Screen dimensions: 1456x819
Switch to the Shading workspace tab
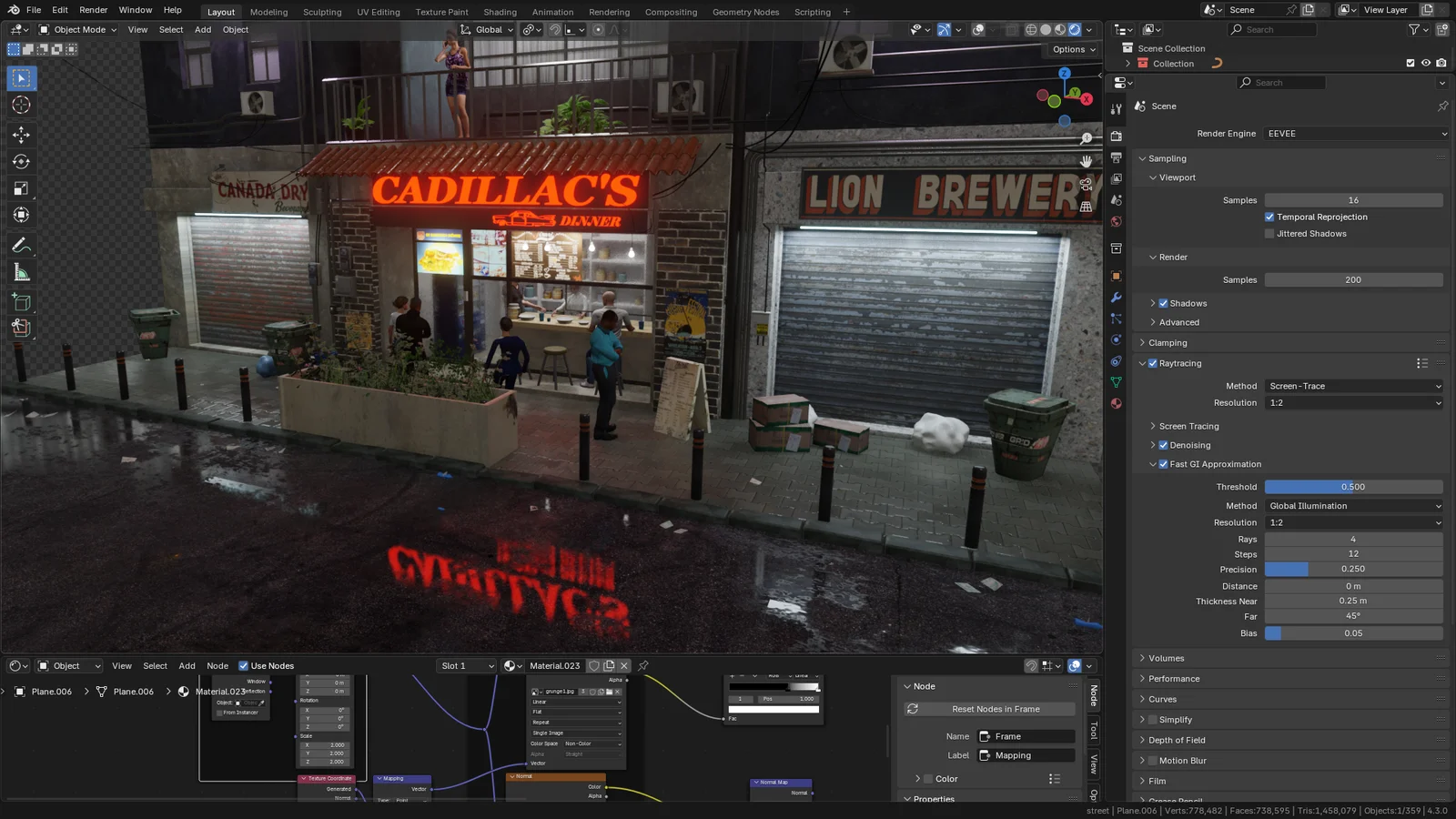(500, 12)
